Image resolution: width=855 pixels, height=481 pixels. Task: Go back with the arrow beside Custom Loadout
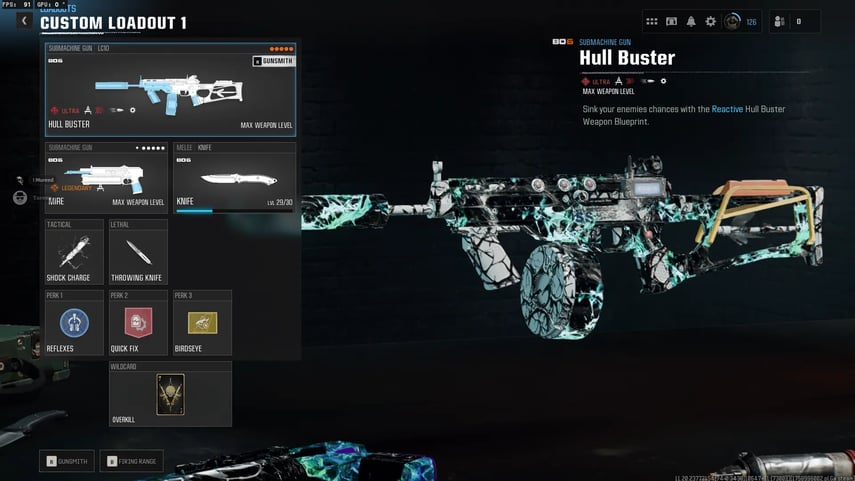(x=25, y=21)
